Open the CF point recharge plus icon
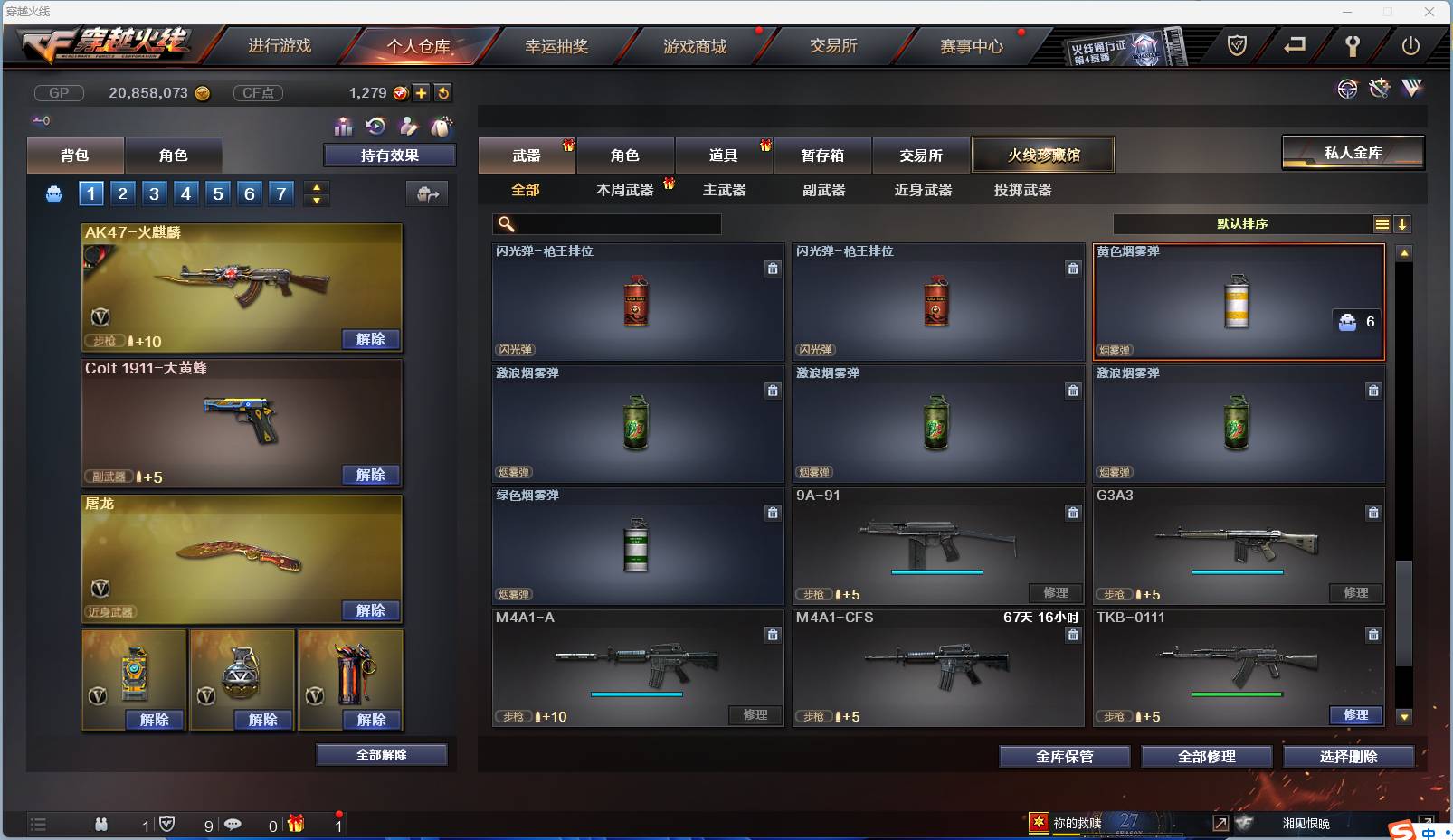Screen dimensions: 1453x840 [420, 92]
